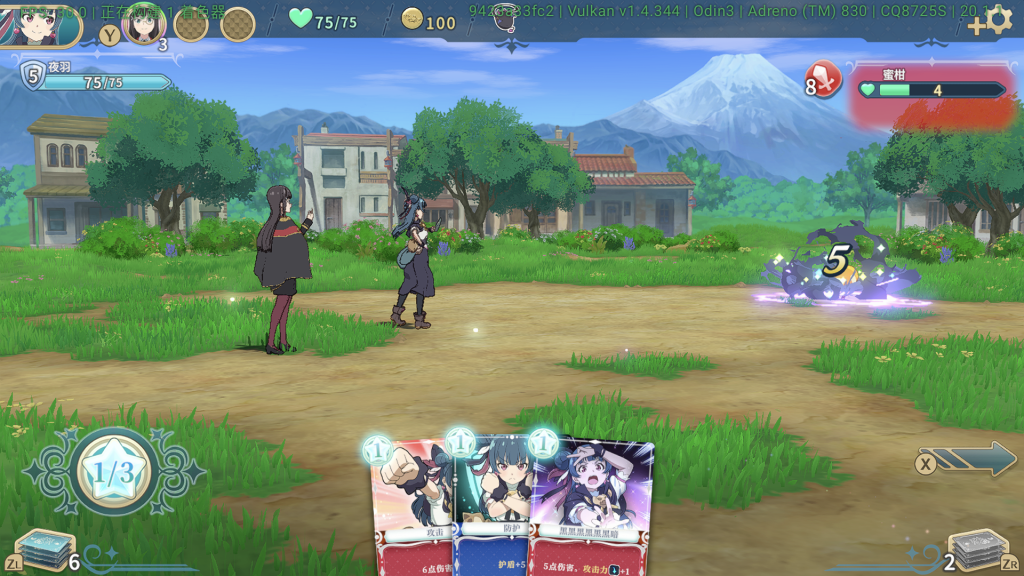View the draw pile deck
Image resolution: width=1024 pixels, height=576 pixels.
pos(46,550)
